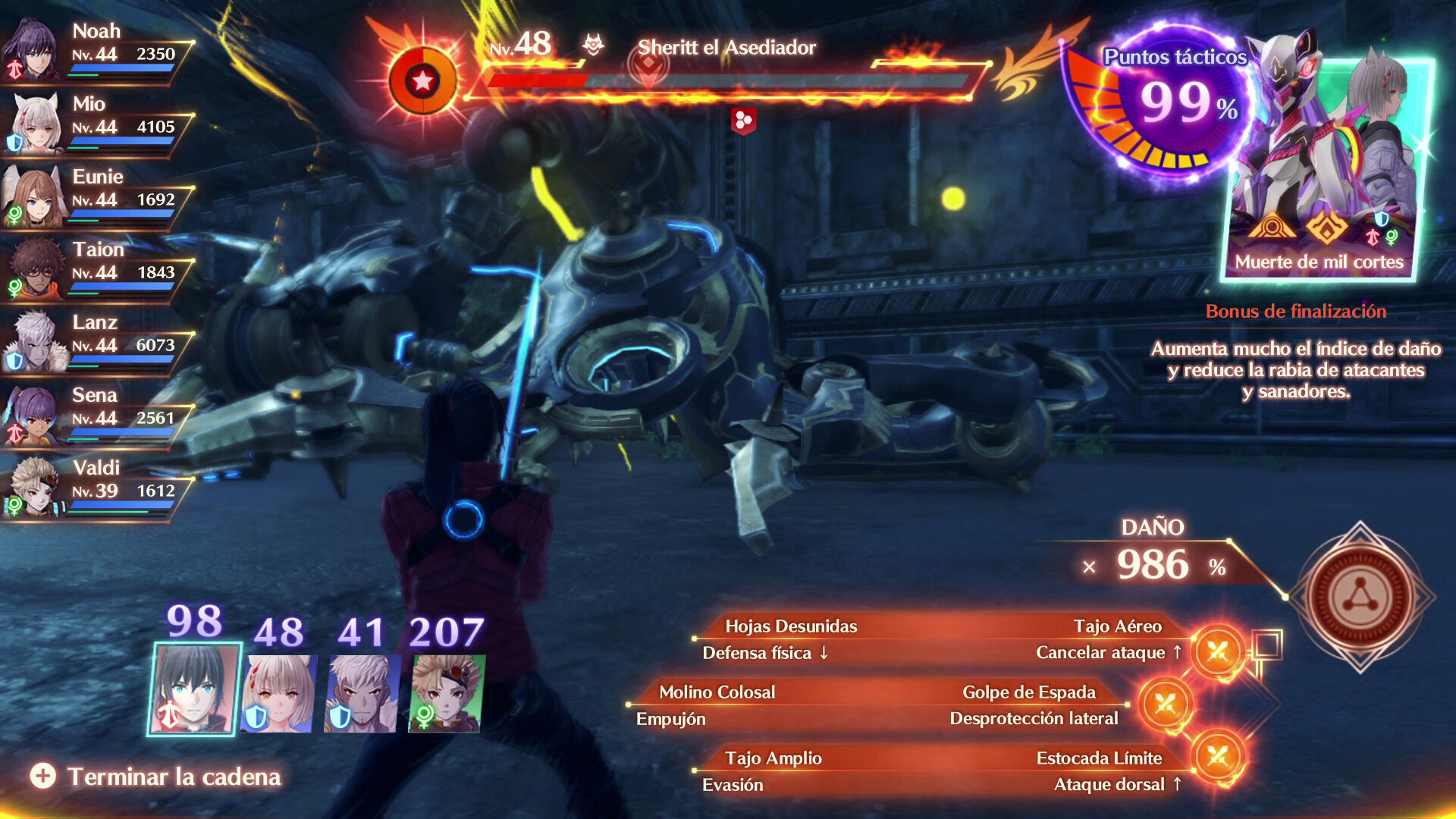The width and height of the screenshot is (1456, 819).
Task: Activate the round chain attack emblem
Action: point(1360,597)
